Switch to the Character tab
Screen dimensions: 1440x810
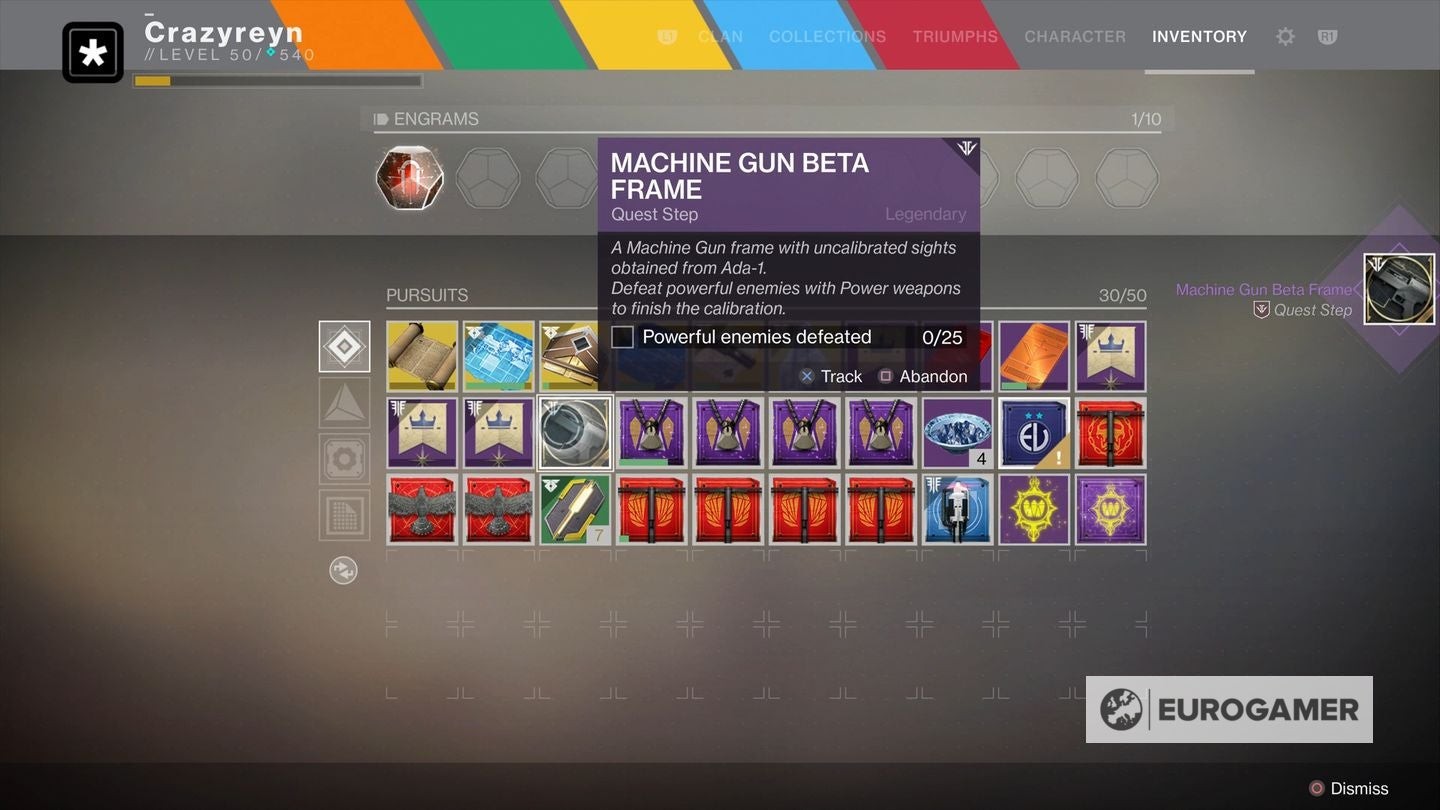coord(1075,37)
